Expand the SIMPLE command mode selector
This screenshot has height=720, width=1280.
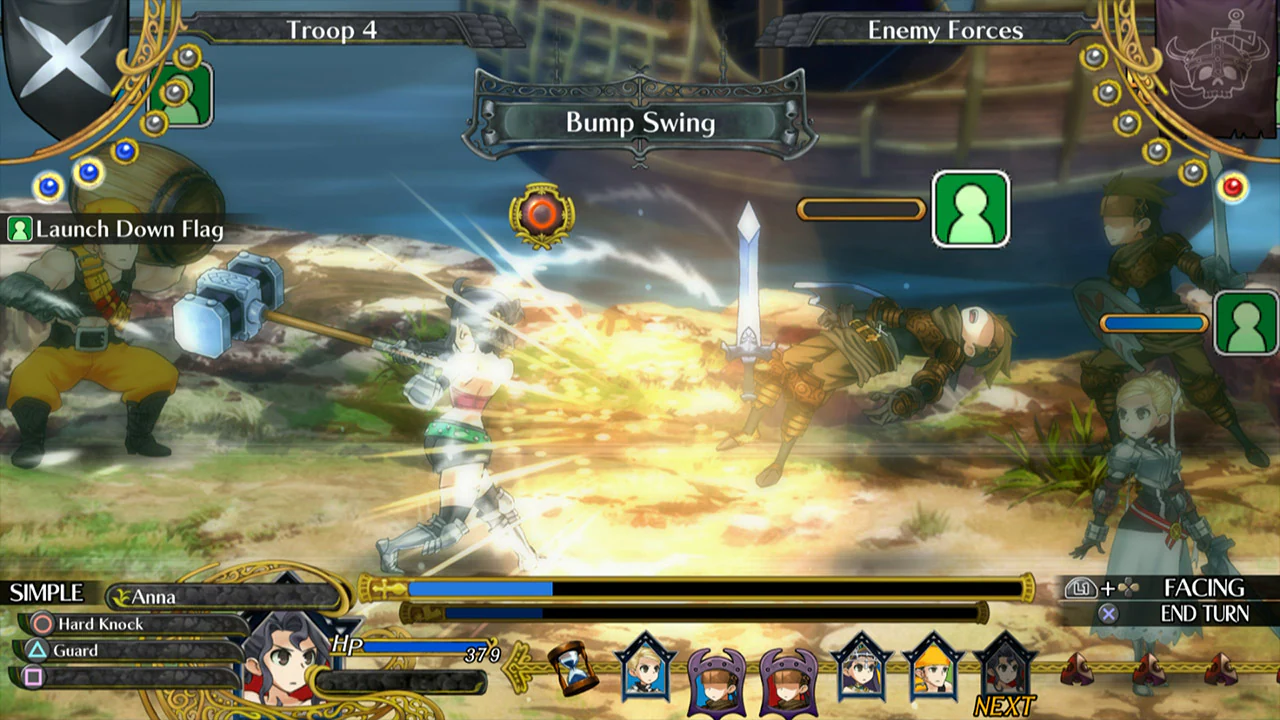pyautogui.click(x=46, y=592)
